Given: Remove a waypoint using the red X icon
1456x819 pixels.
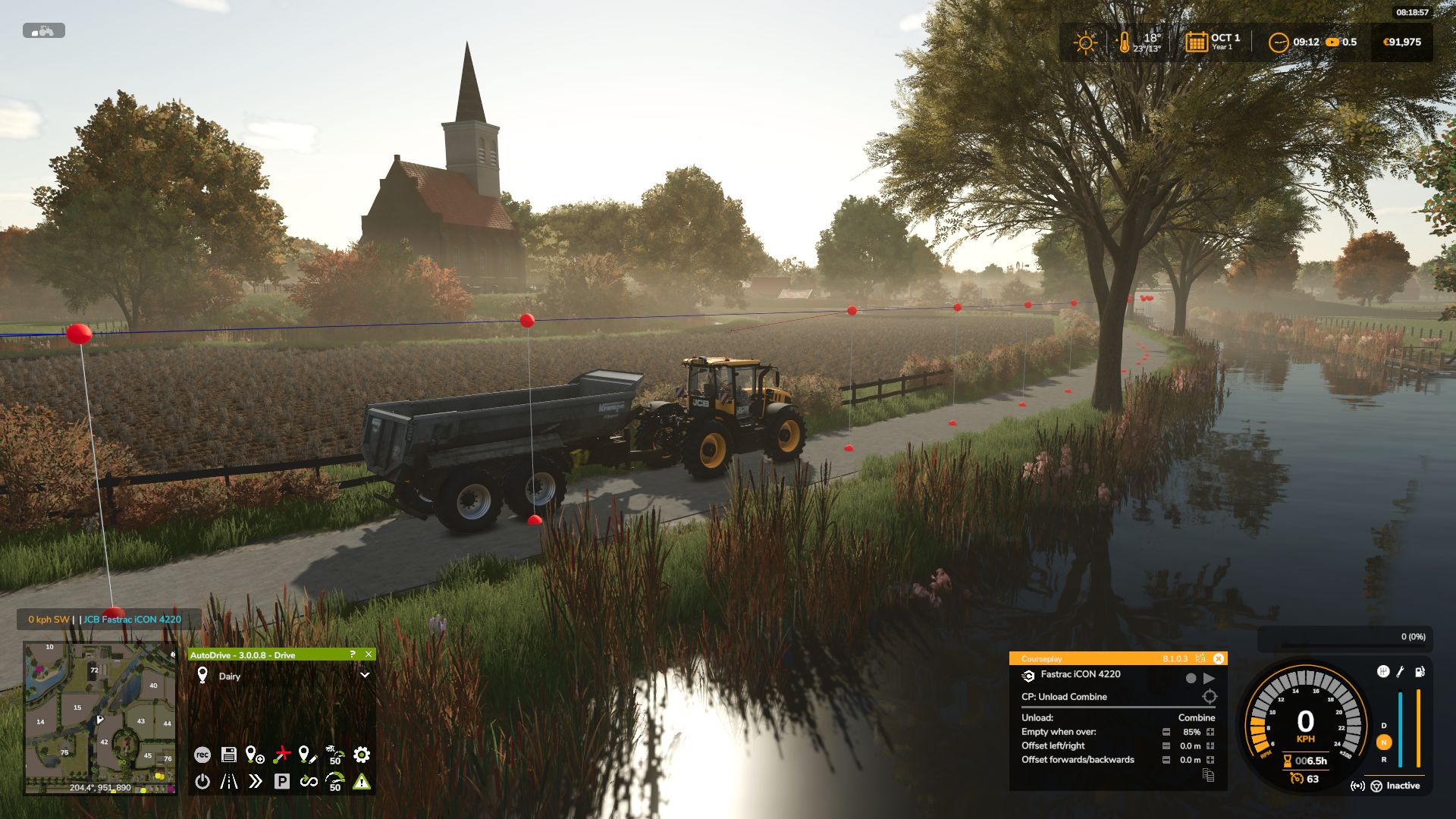Looking at the screenshot, I should click(282, 753).
